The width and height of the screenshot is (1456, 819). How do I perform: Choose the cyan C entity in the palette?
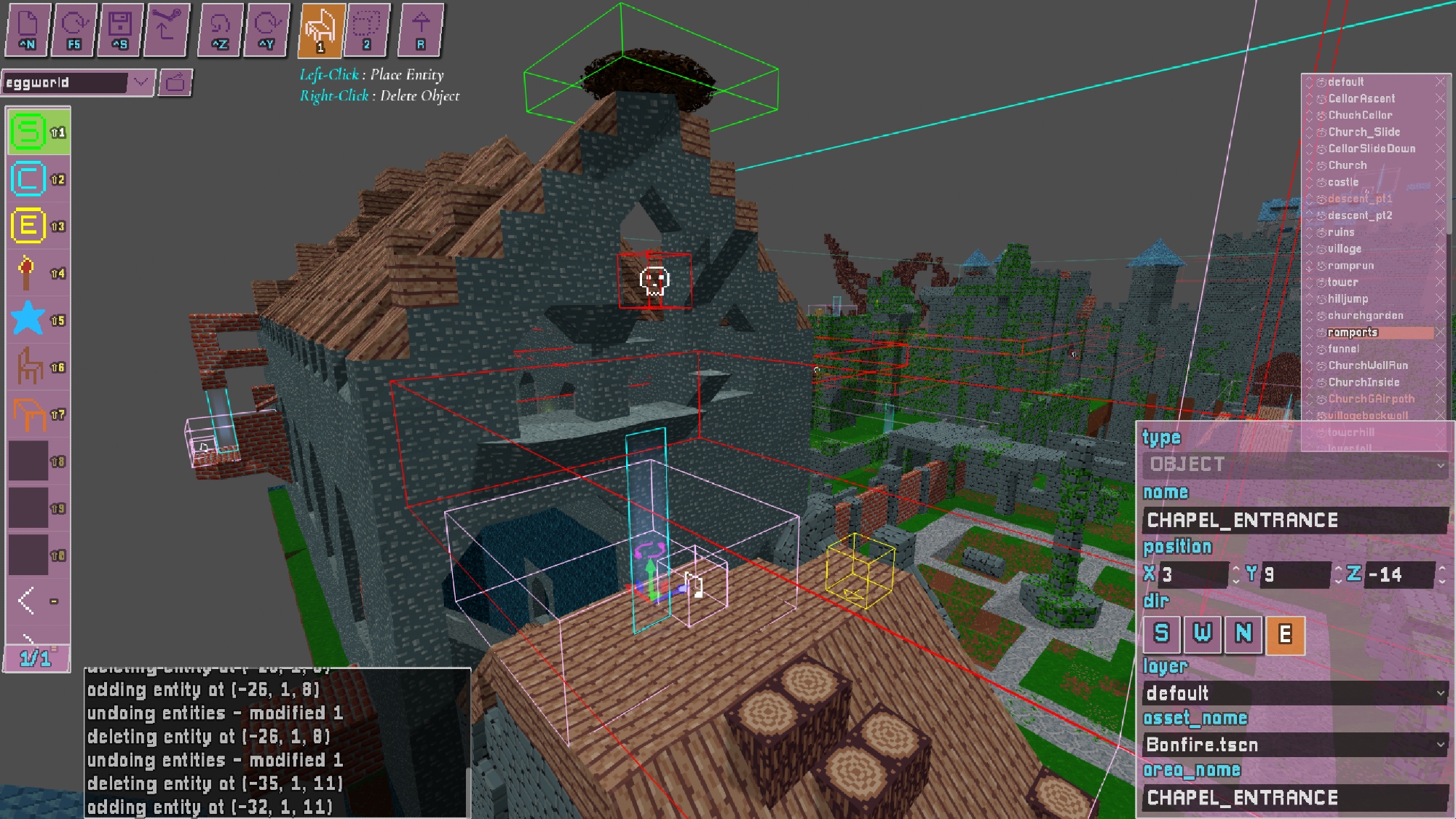coord(29,179)
